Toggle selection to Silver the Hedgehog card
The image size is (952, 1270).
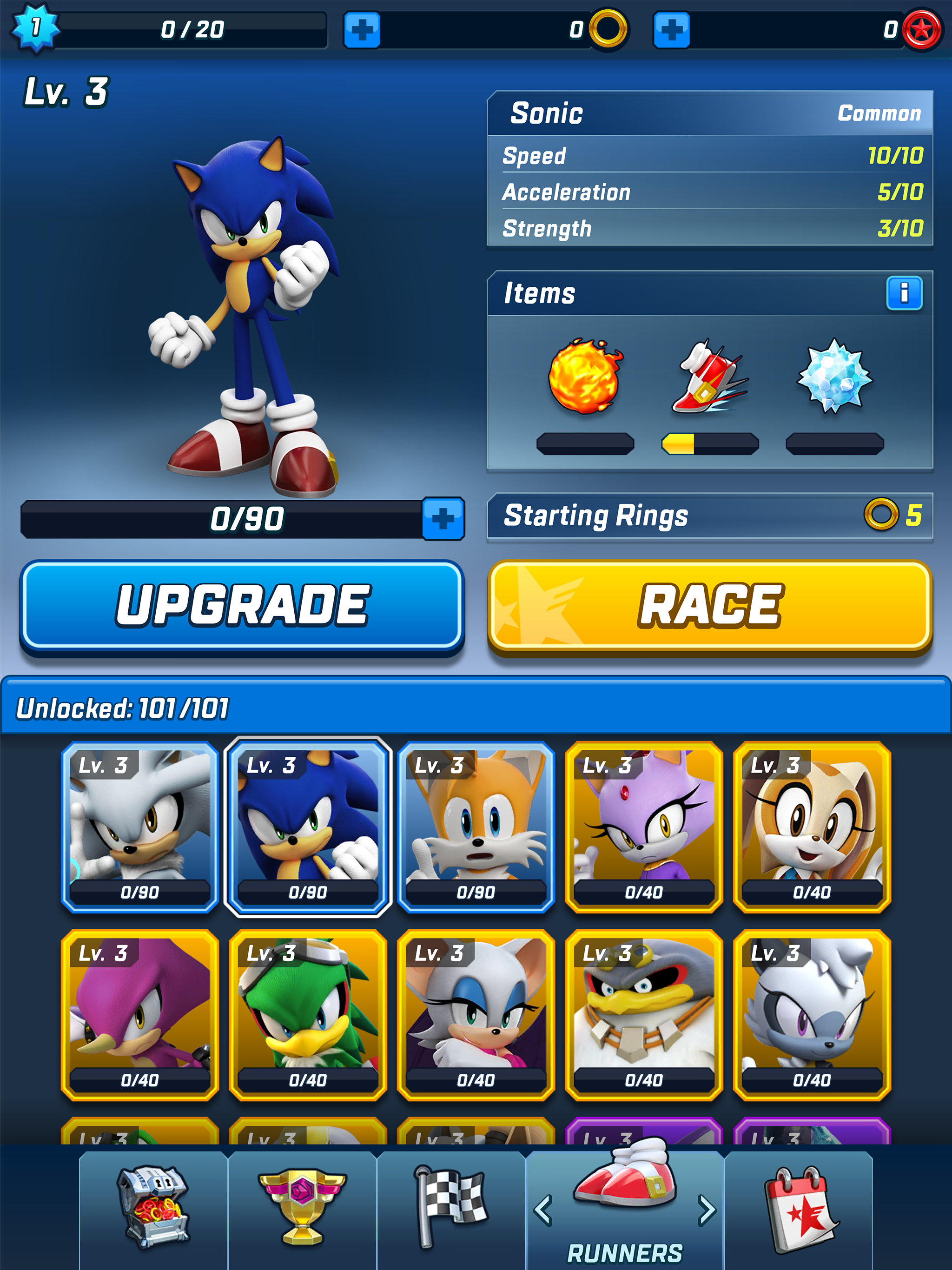pos(139,830)
